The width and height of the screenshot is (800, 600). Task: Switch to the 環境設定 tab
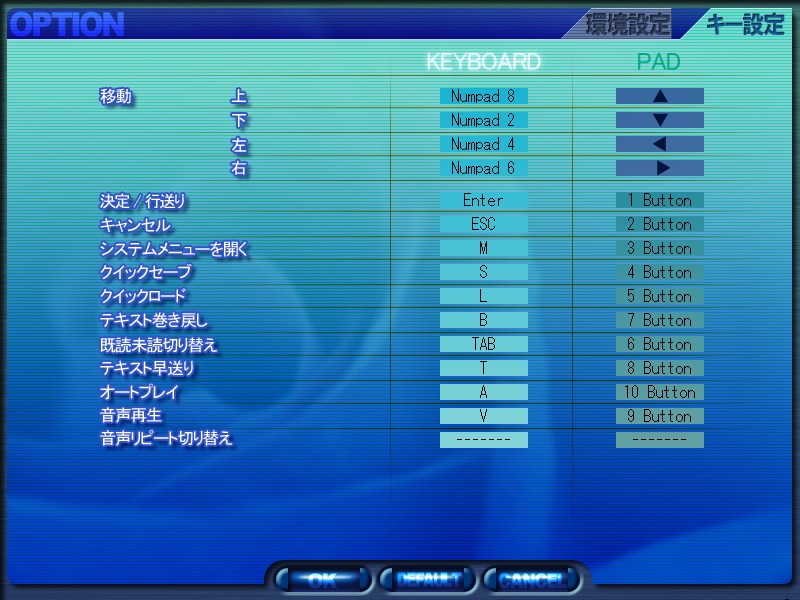628,24
